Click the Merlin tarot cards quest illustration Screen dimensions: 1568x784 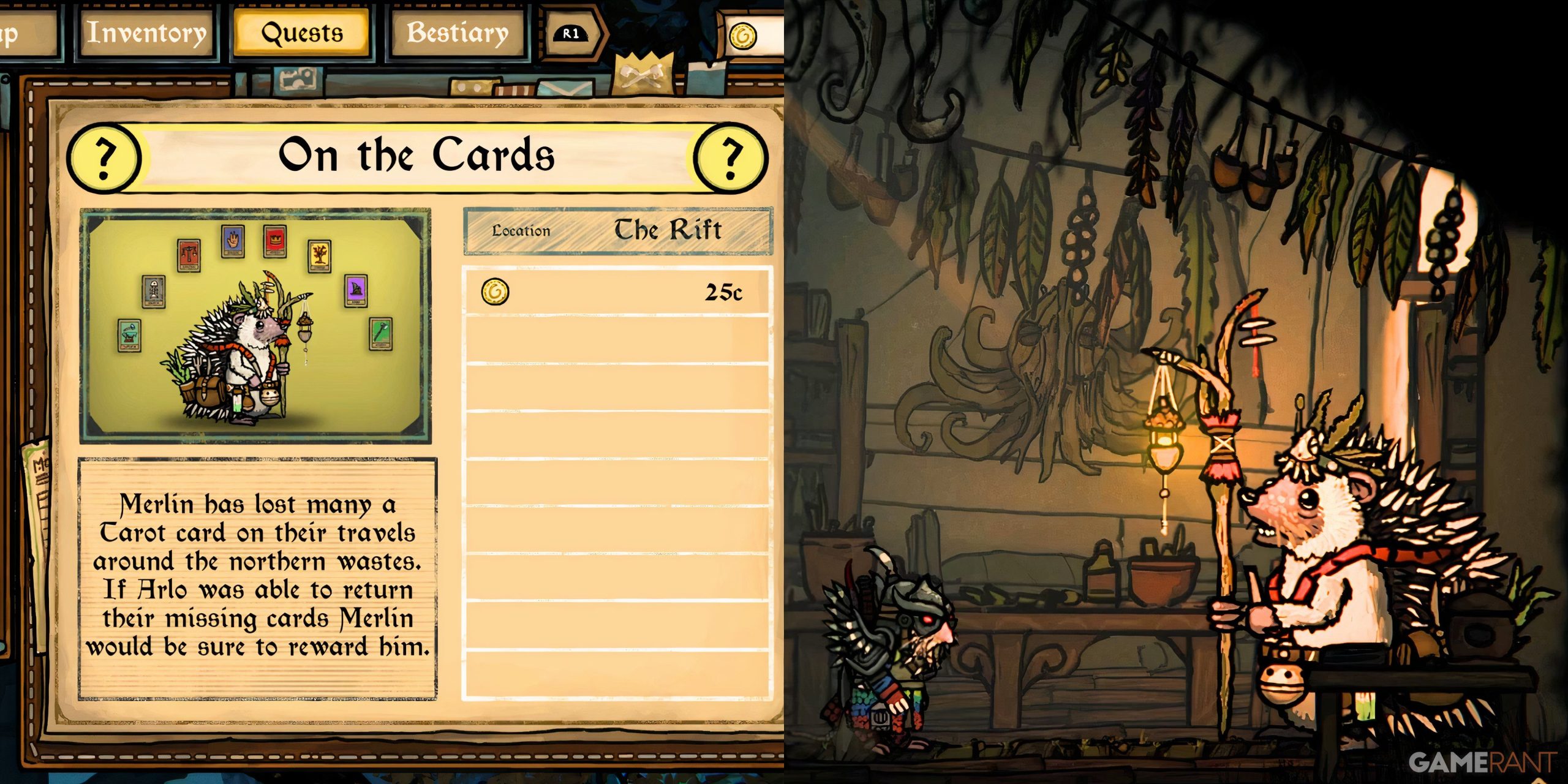click(x=255, y=325)
